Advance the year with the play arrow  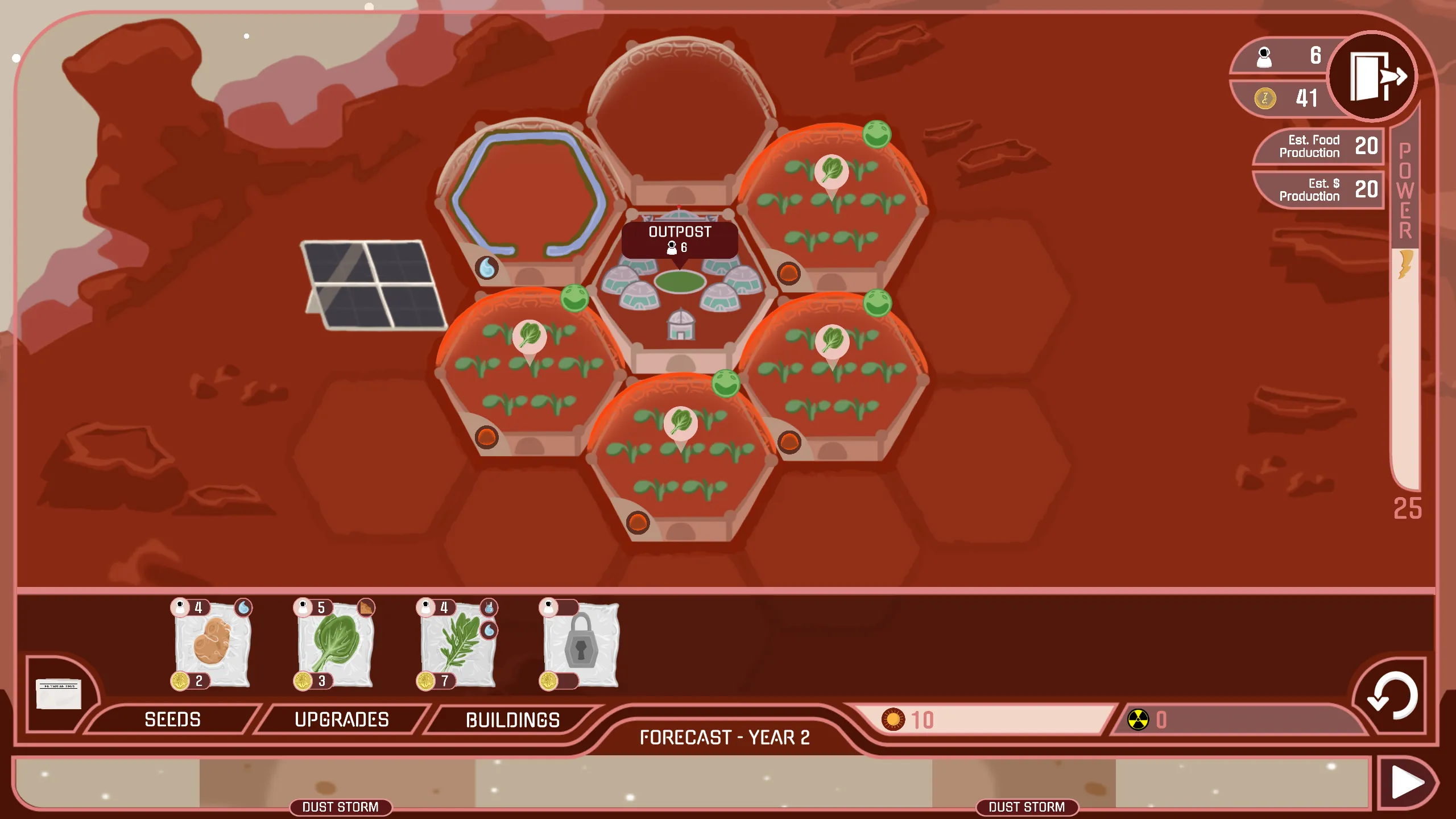[x=1407, y=783]
